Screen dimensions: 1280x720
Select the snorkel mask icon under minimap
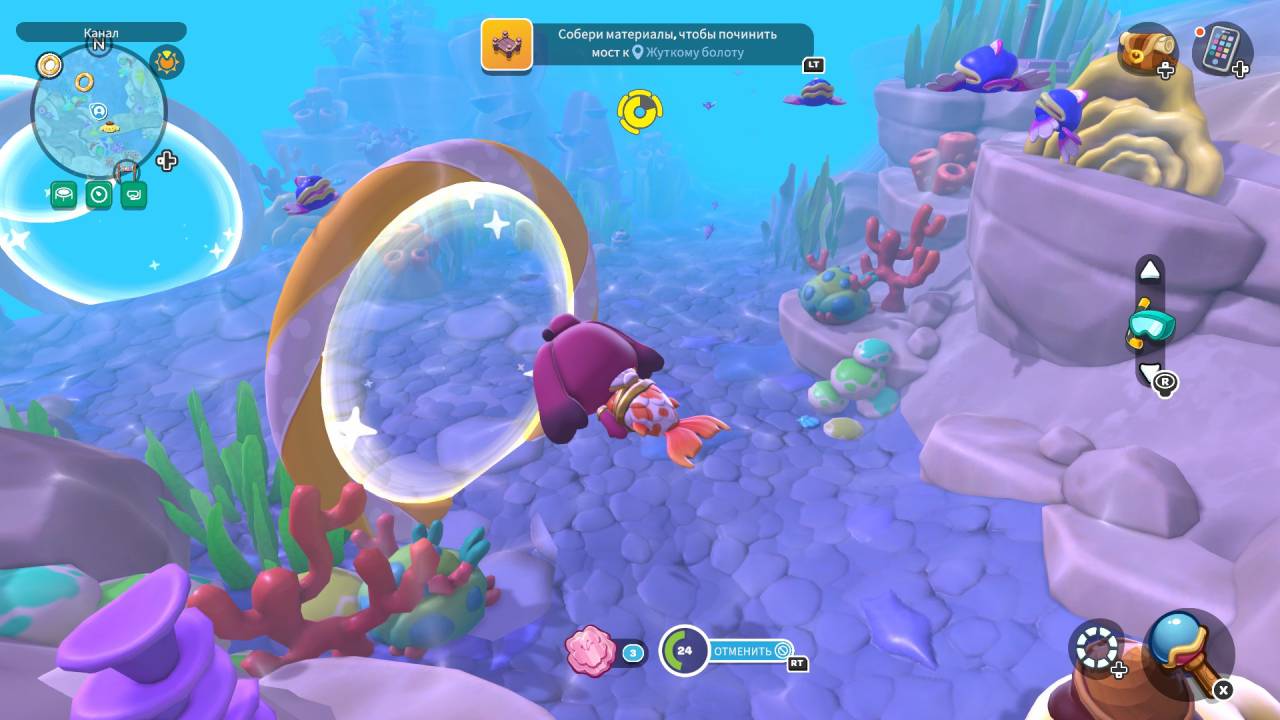(x=133, y=194)
